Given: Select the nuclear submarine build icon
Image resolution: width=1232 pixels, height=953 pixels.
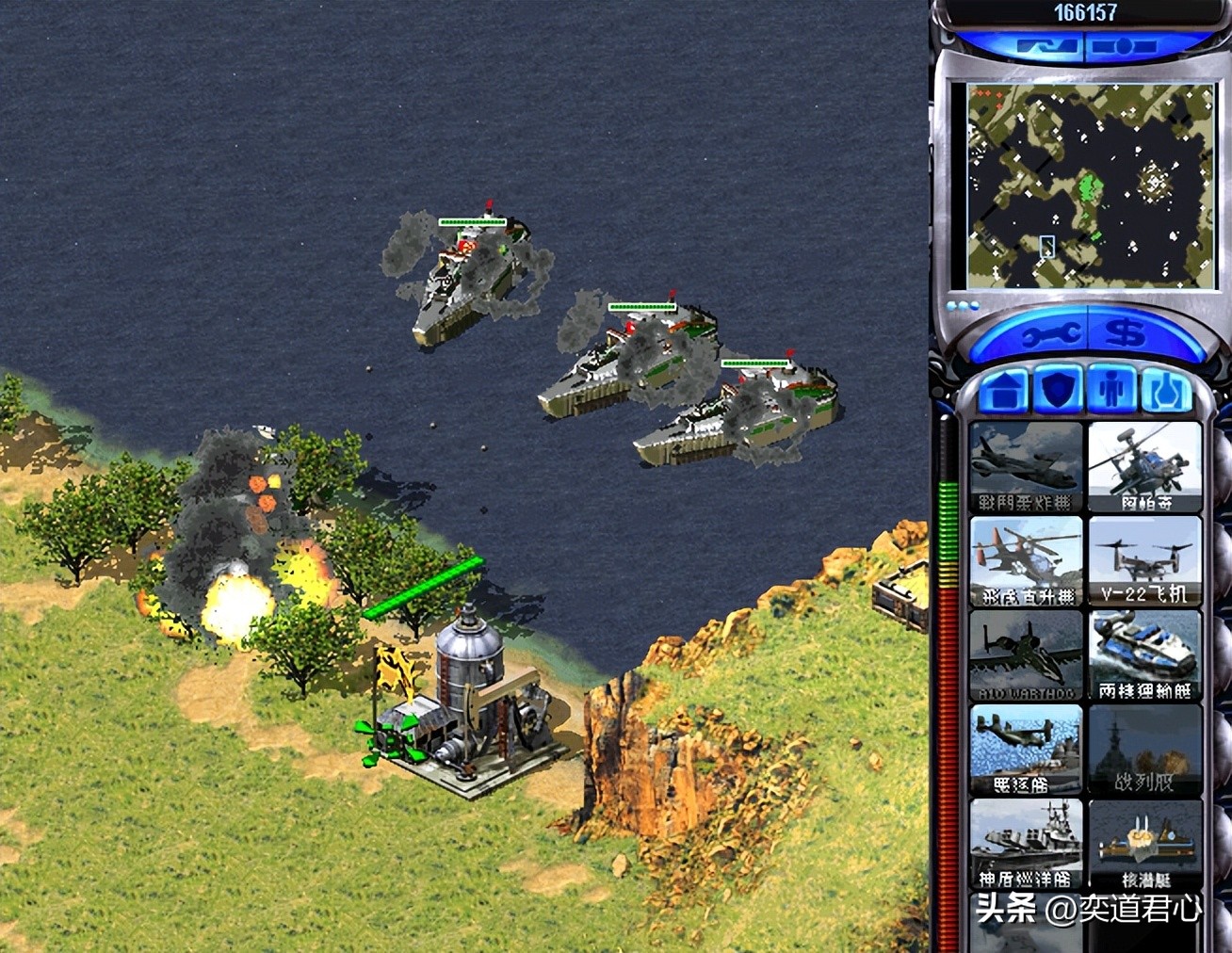Looking at the screenshot, I should pos(1144,844).
